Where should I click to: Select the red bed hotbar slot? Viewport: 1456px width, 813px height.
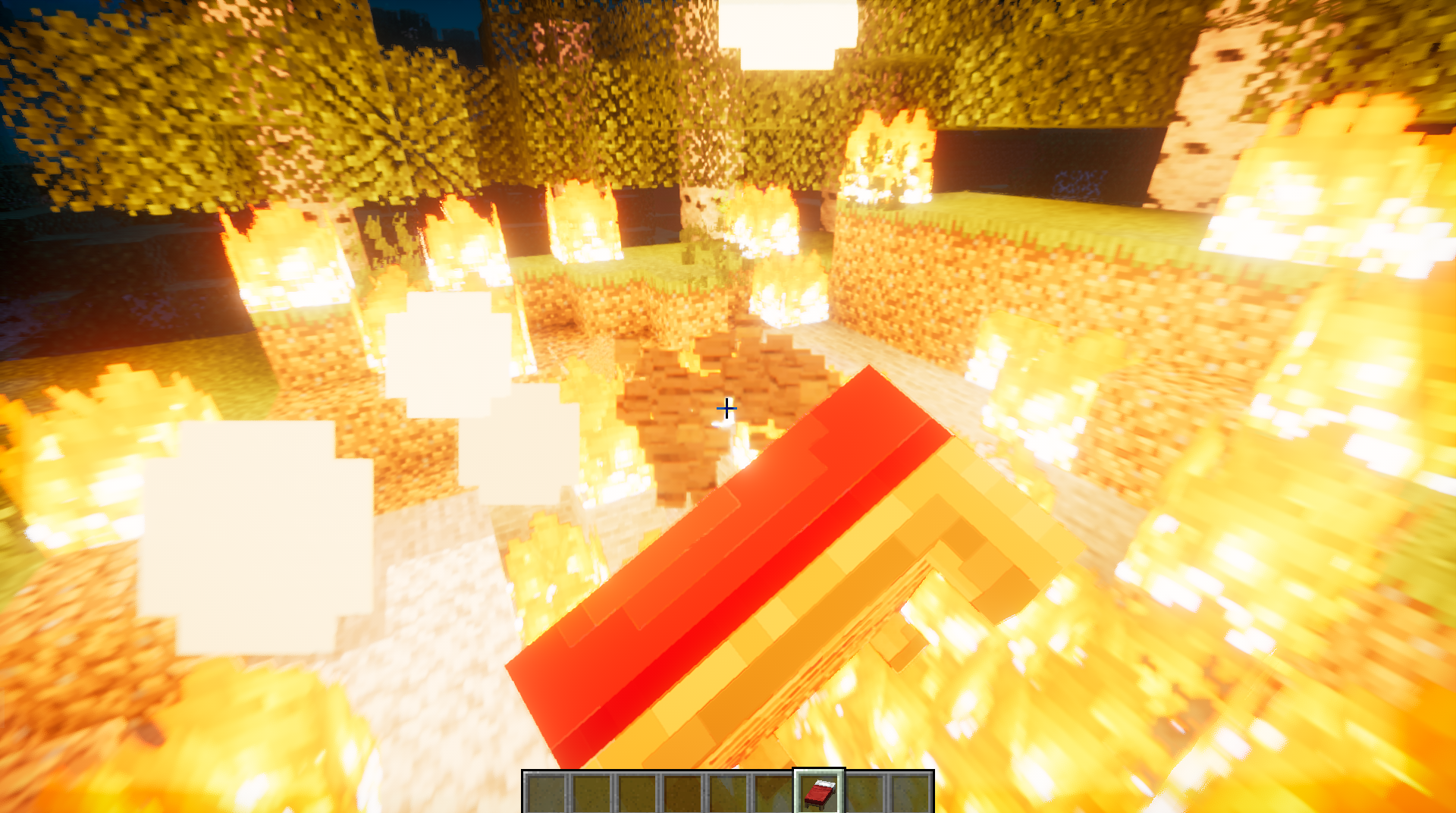(819, 793)
